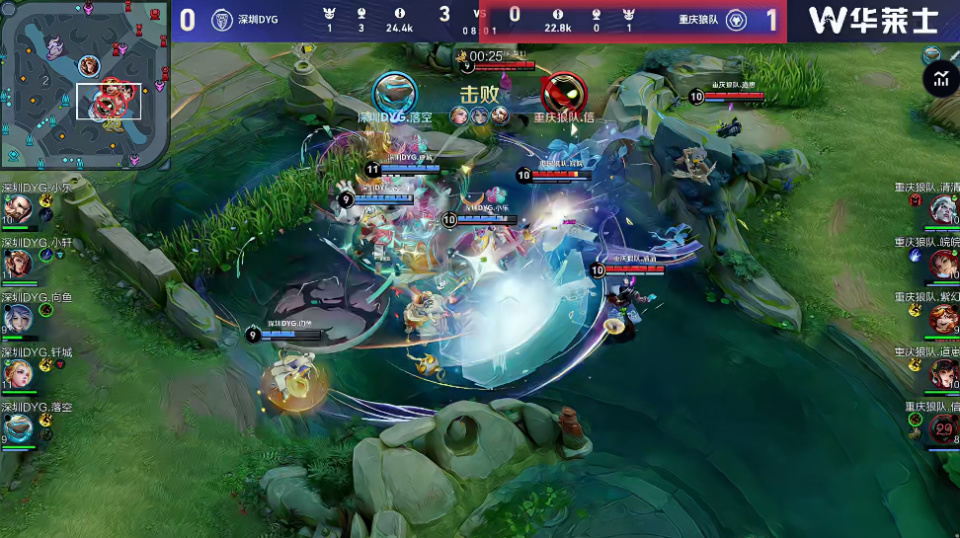View 重庆狼队.紫幻 hero portrait
Screen dimensions: 960x538
click(x=942, y=319)
